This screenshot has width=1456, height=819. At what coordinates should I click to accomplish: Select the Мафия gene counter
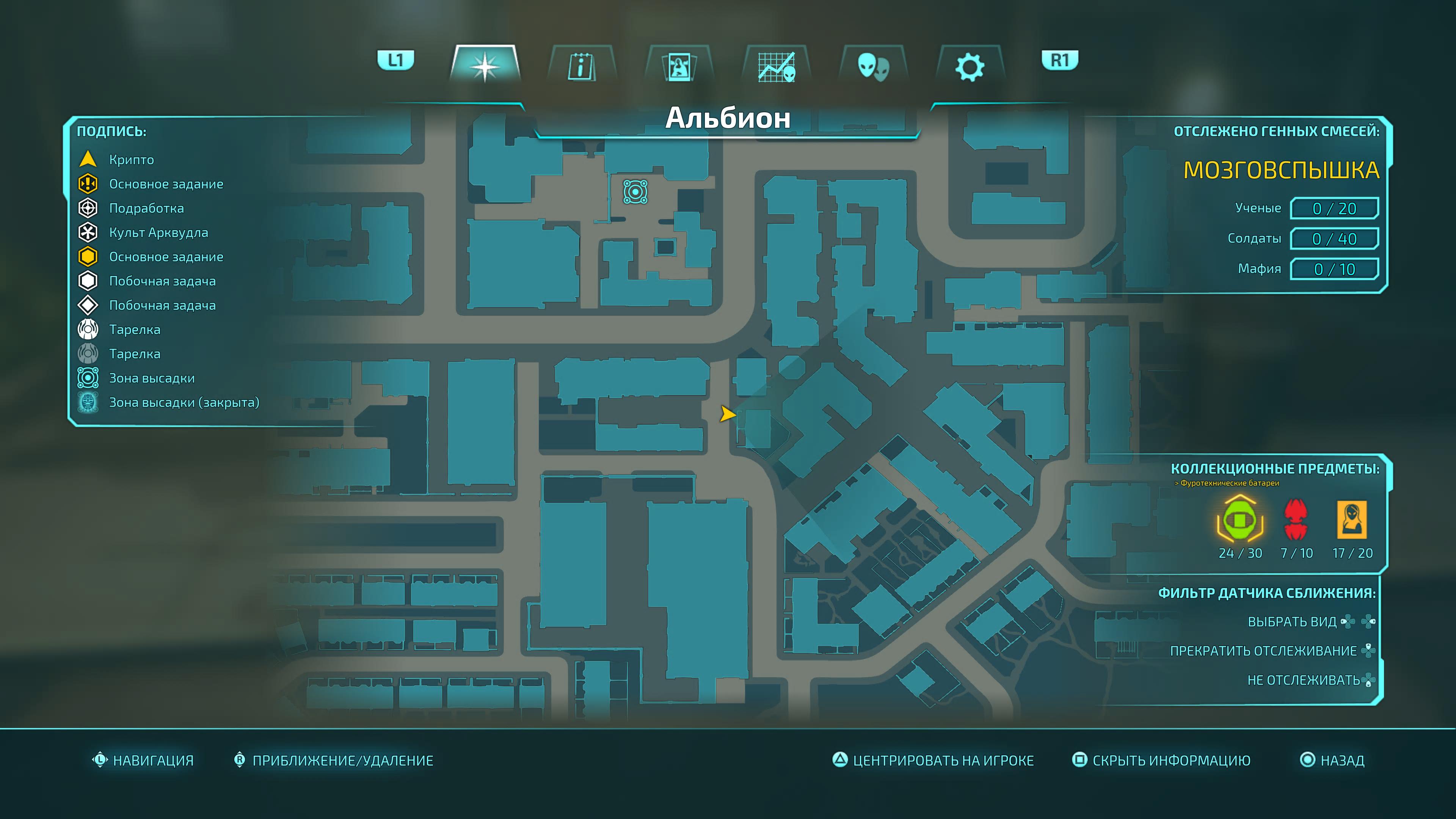(x=1334, y=269)
